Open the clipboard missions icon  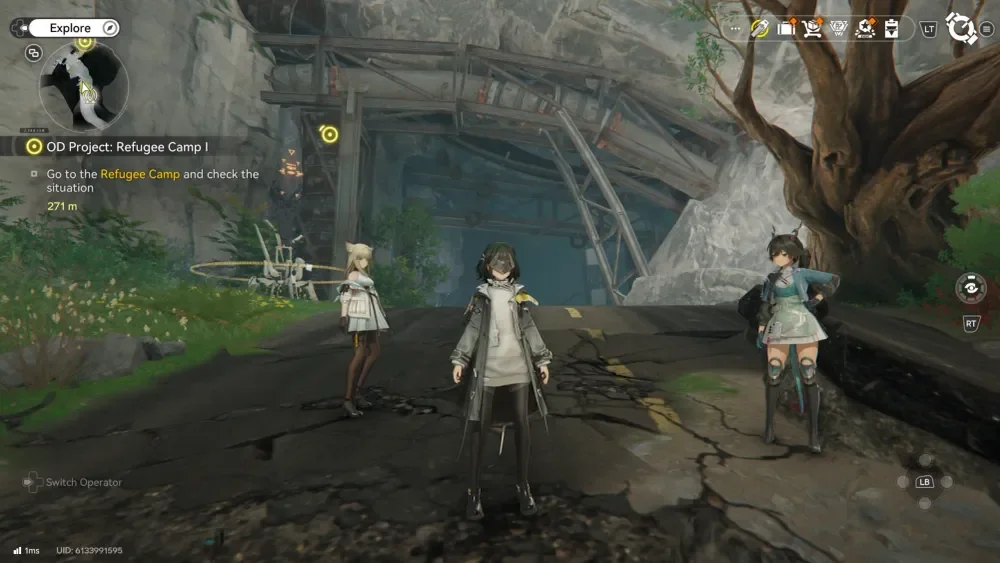coord(891,28)
